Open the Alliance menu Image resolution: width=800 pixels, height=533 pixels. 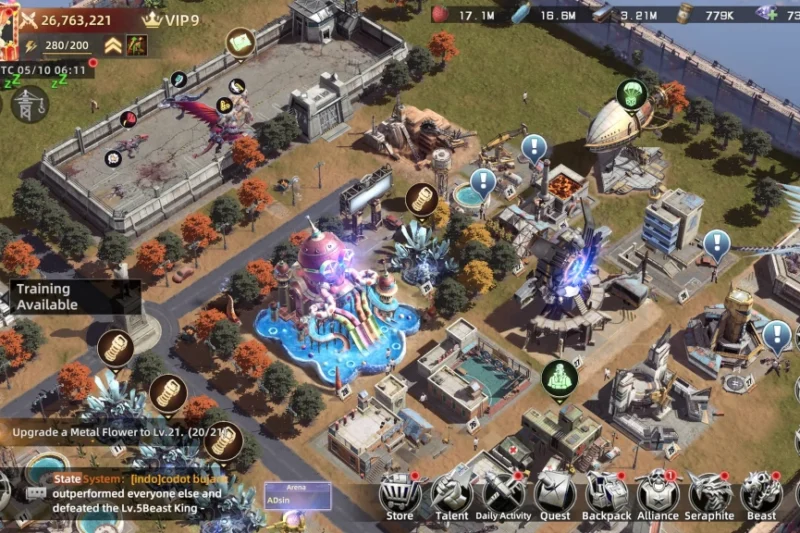(658, 494)
